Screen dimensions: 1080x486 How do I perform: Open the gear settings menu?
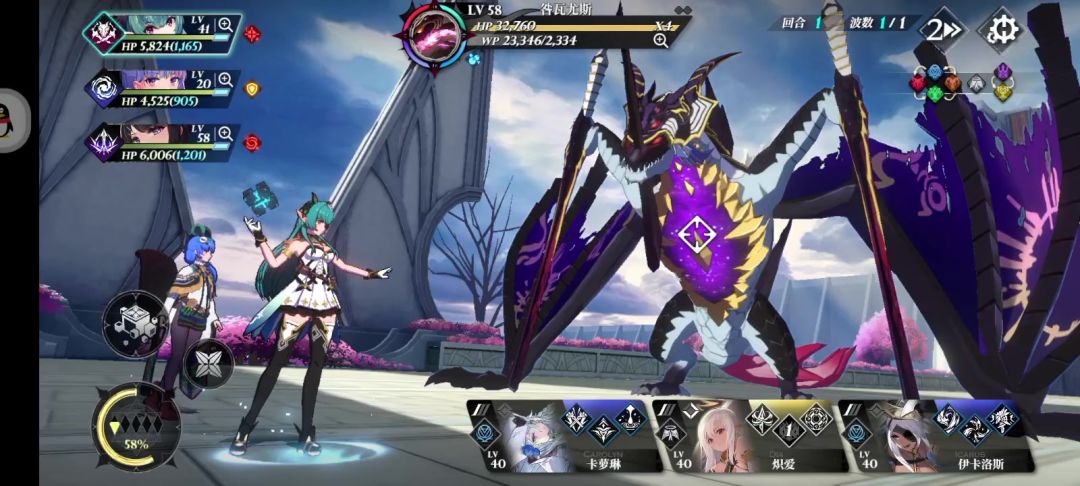point(998,29)
